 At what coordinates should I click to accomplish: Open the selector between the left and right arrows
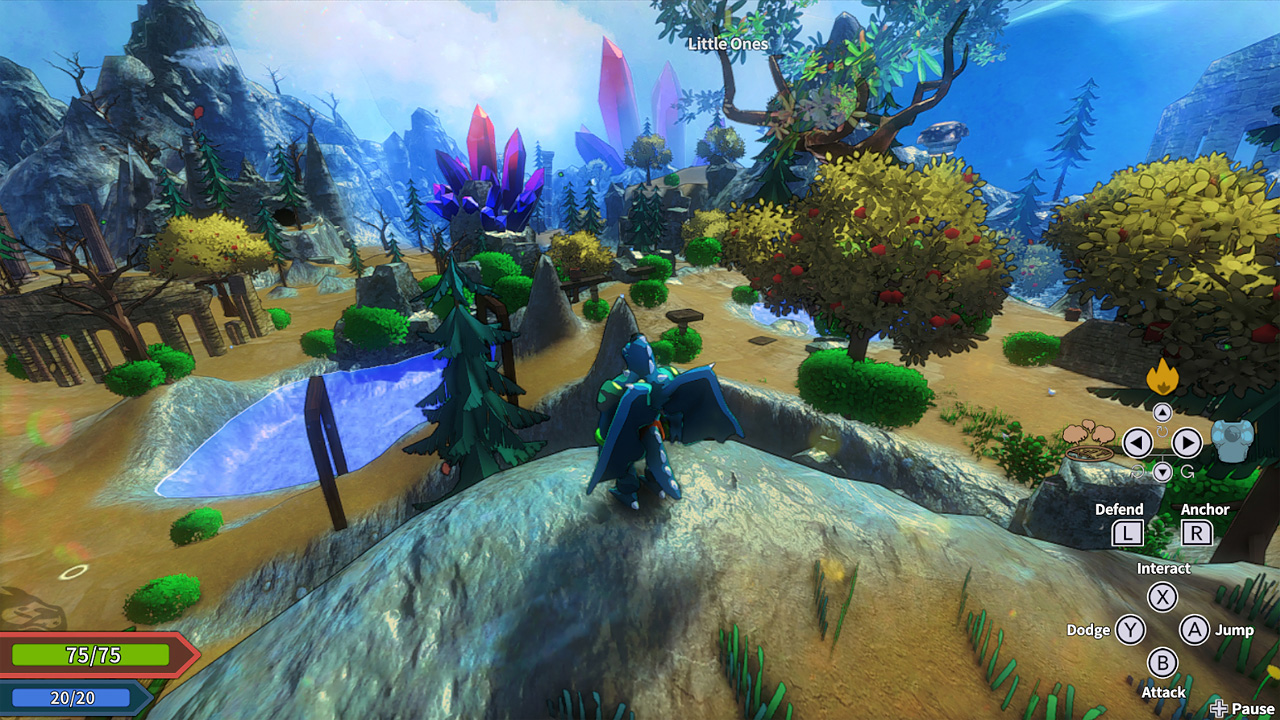tap(1163, 444)
